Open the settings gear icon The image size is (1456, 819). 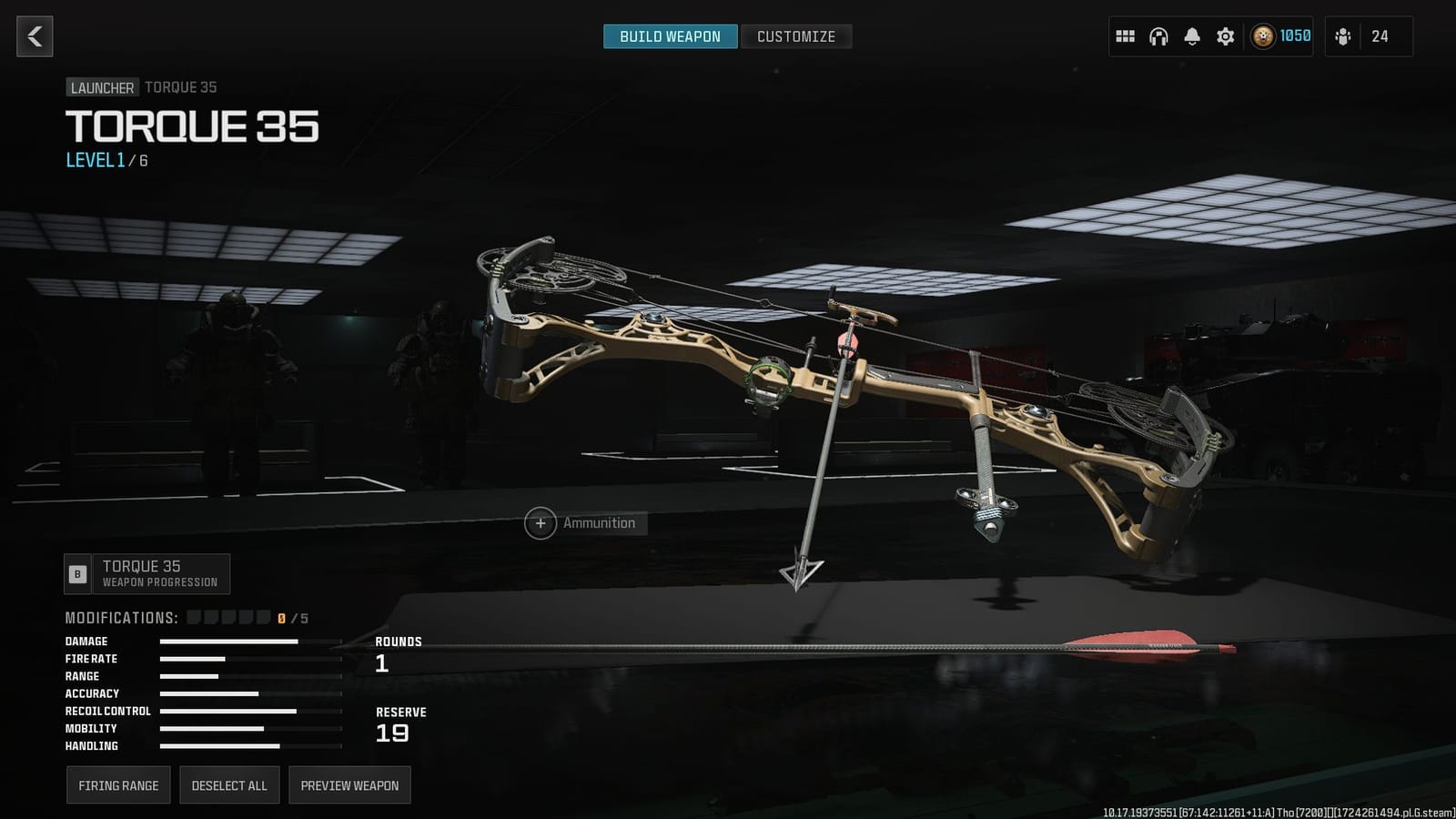click(1224, 36)
